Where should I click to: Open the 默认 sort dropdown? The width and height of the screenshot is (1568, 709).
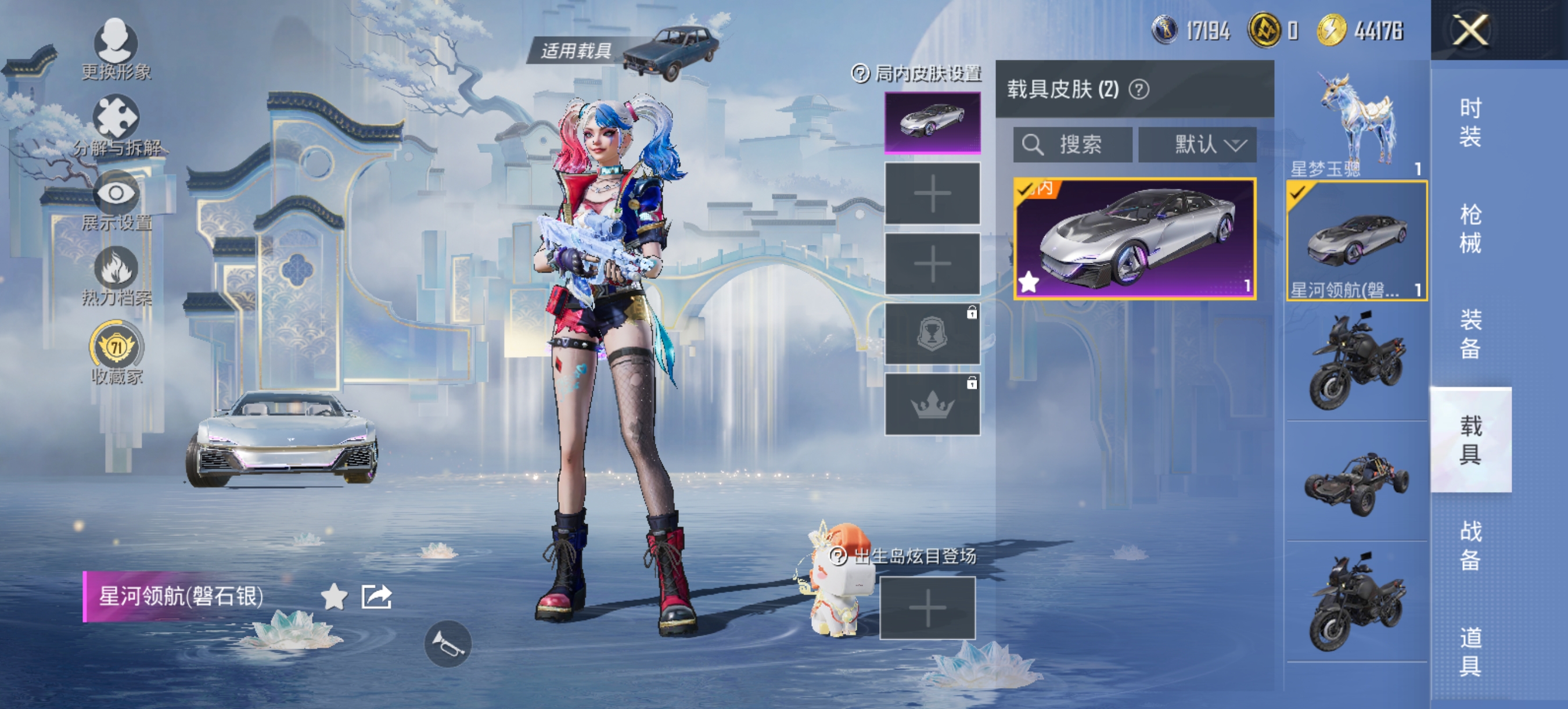tap(1197, 145)
